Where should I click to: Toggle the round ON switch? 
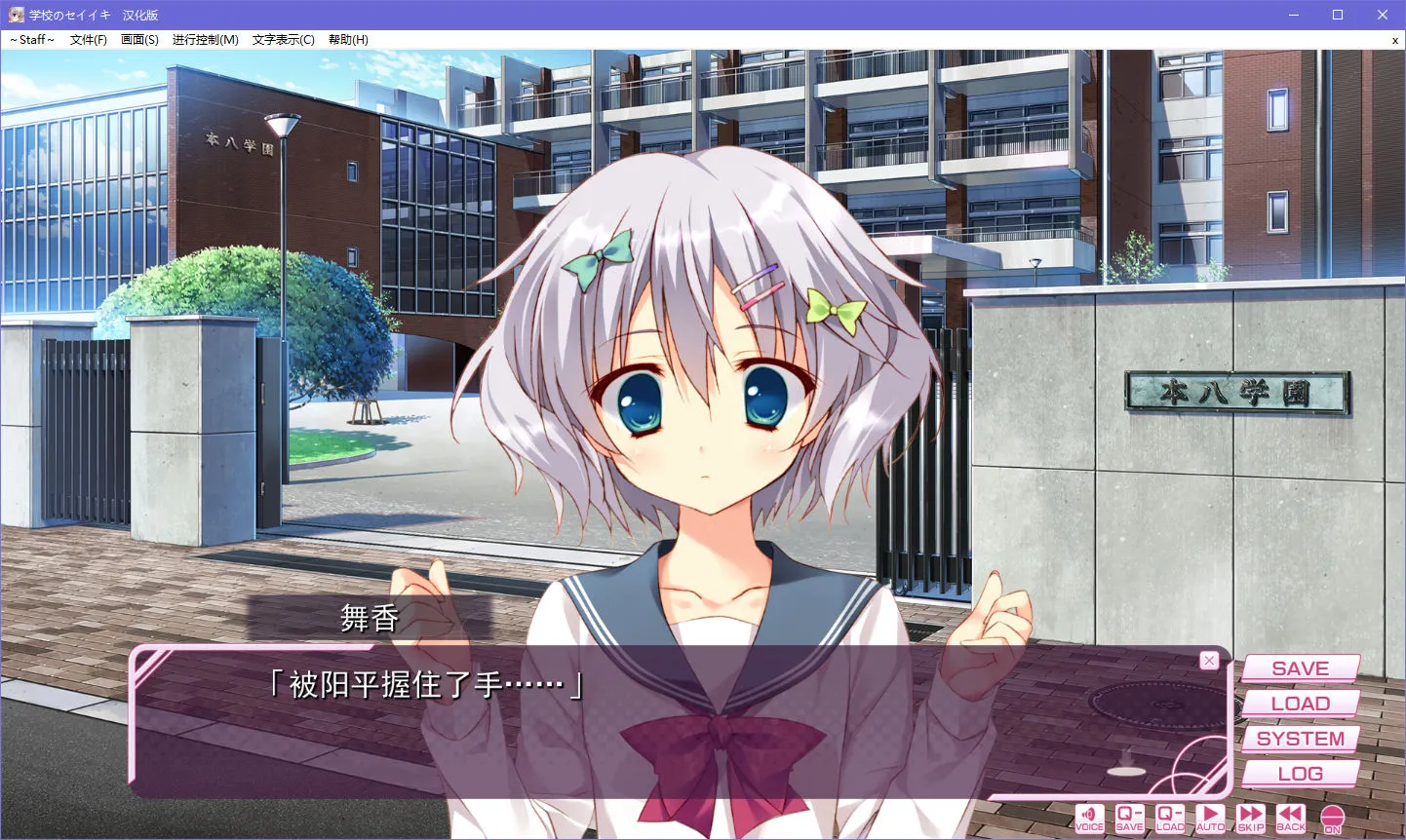(x=1332, y=819)
